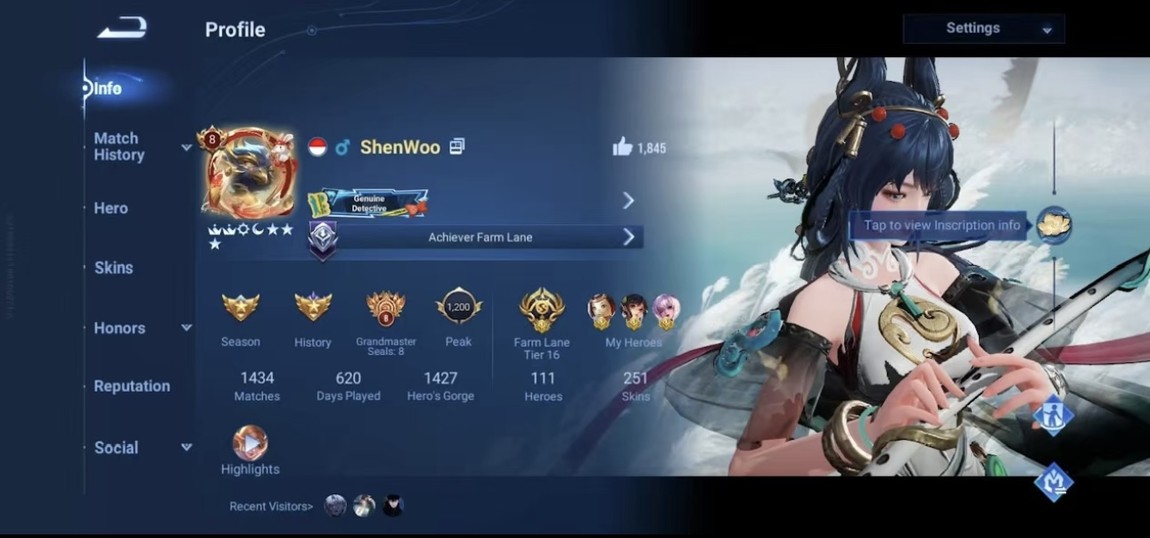Open the Match History tab
This screenshot has height=538, width=1150.
coord(119,146)
